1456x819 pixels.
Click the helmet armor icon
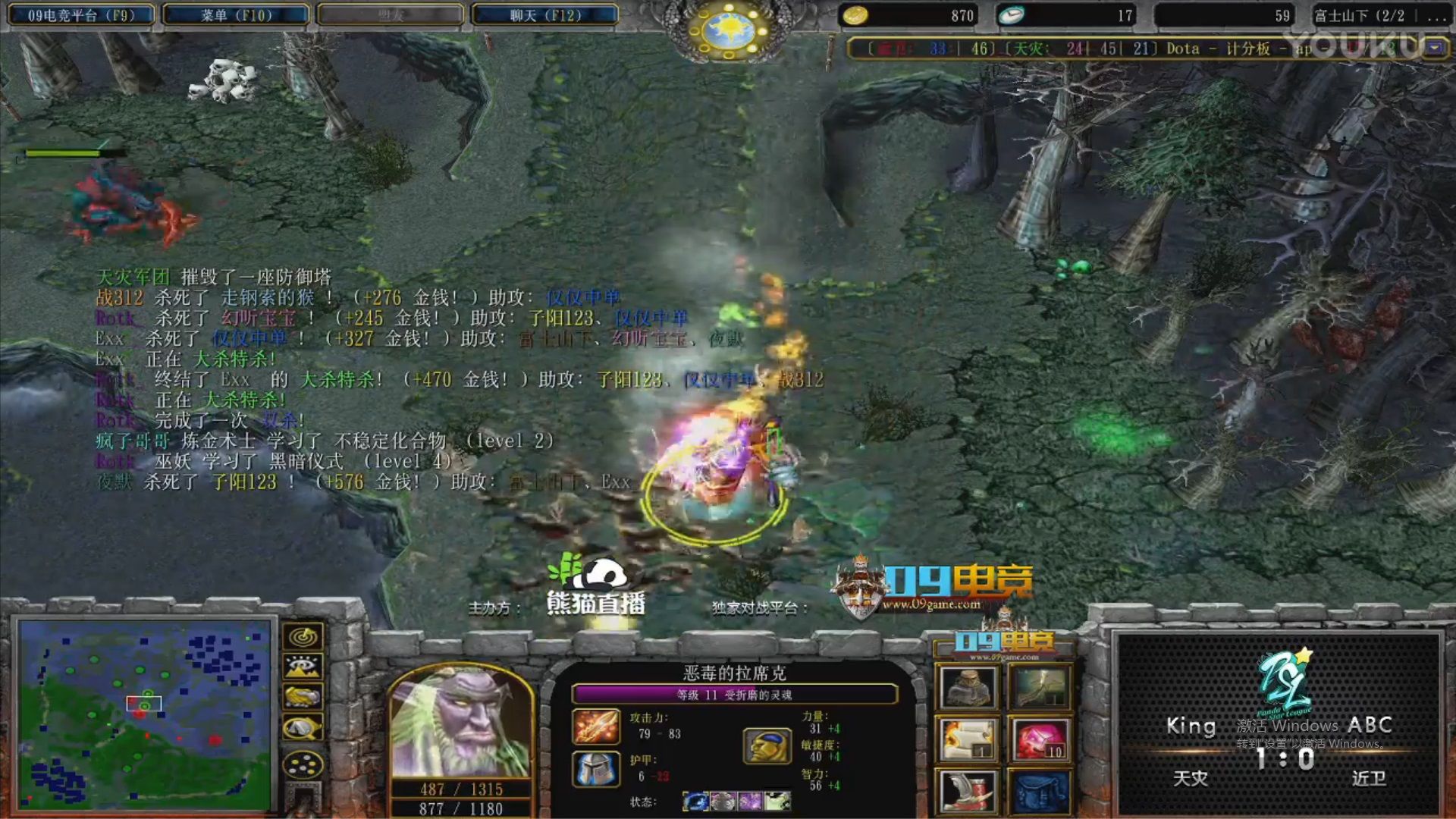pos(595,769)
